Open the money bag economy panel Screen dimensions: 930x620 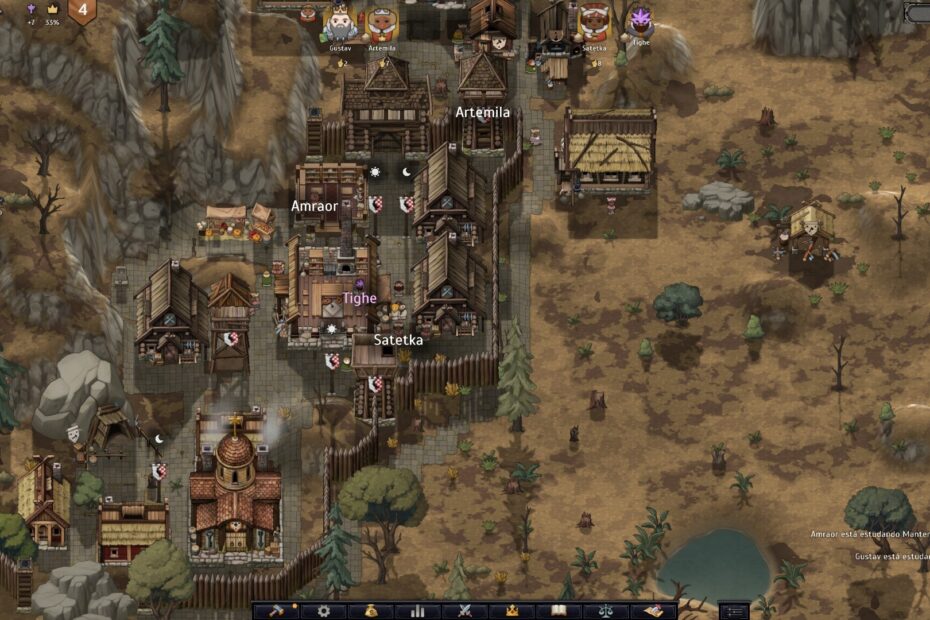tap(370, 610)
